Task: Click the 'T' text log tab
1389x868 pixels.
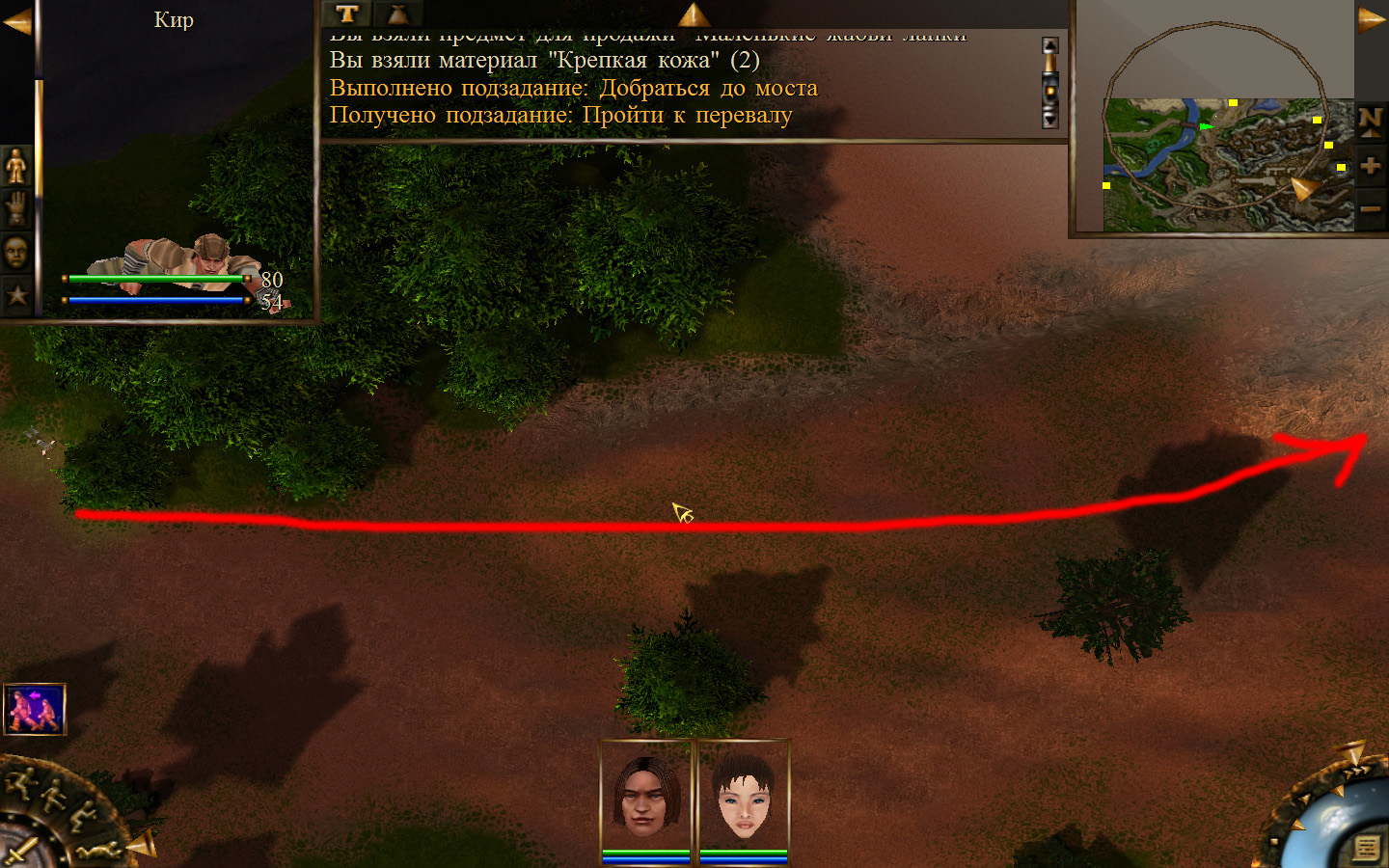Action: (x=347, y=14)
